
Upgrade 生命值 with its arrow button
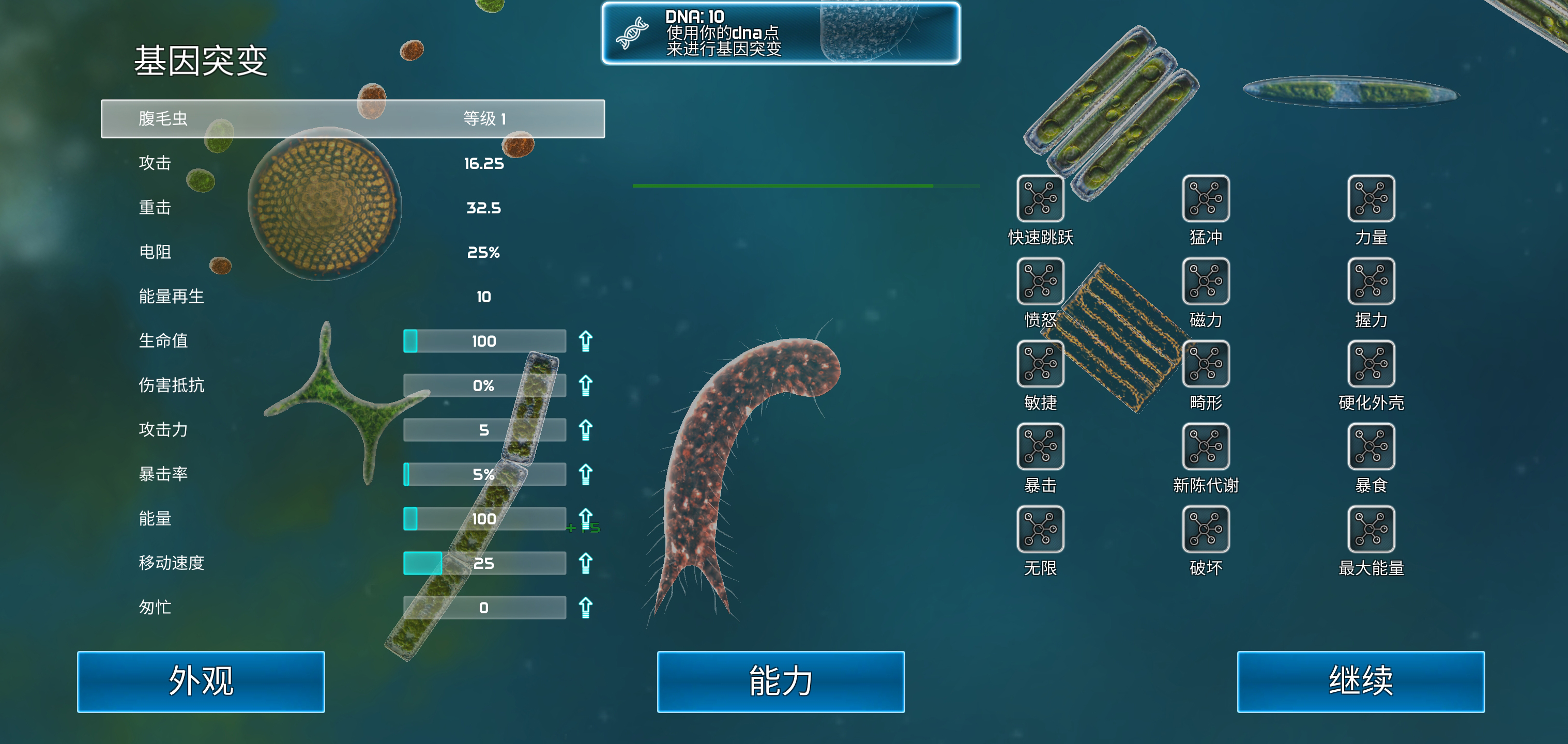tap(586, 342)
